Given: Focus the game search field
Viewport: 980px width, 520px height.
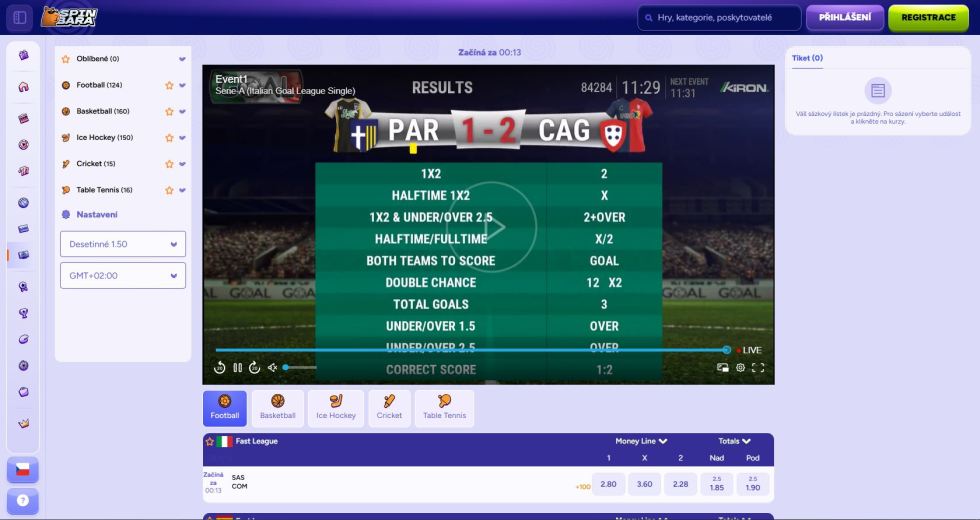Looking at the screenshot, I should [719, 18].
